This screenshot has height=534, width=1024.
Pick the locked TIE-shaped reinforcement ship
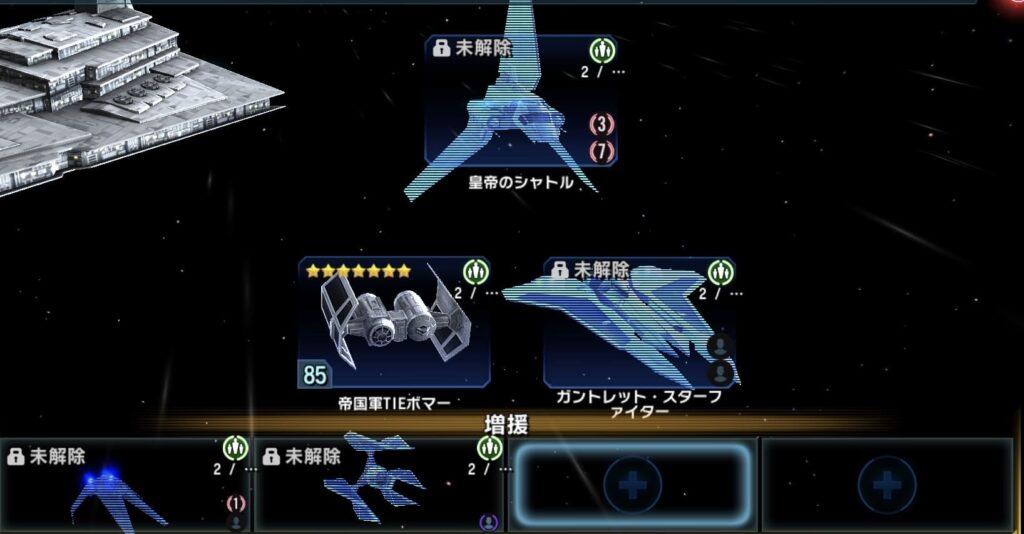[378, 486]
